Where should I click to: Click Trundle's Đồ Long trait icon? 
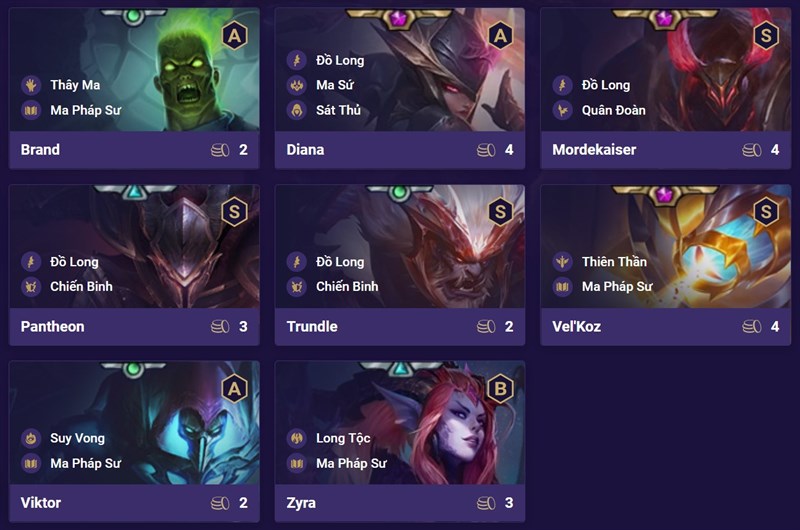point(296,262)
